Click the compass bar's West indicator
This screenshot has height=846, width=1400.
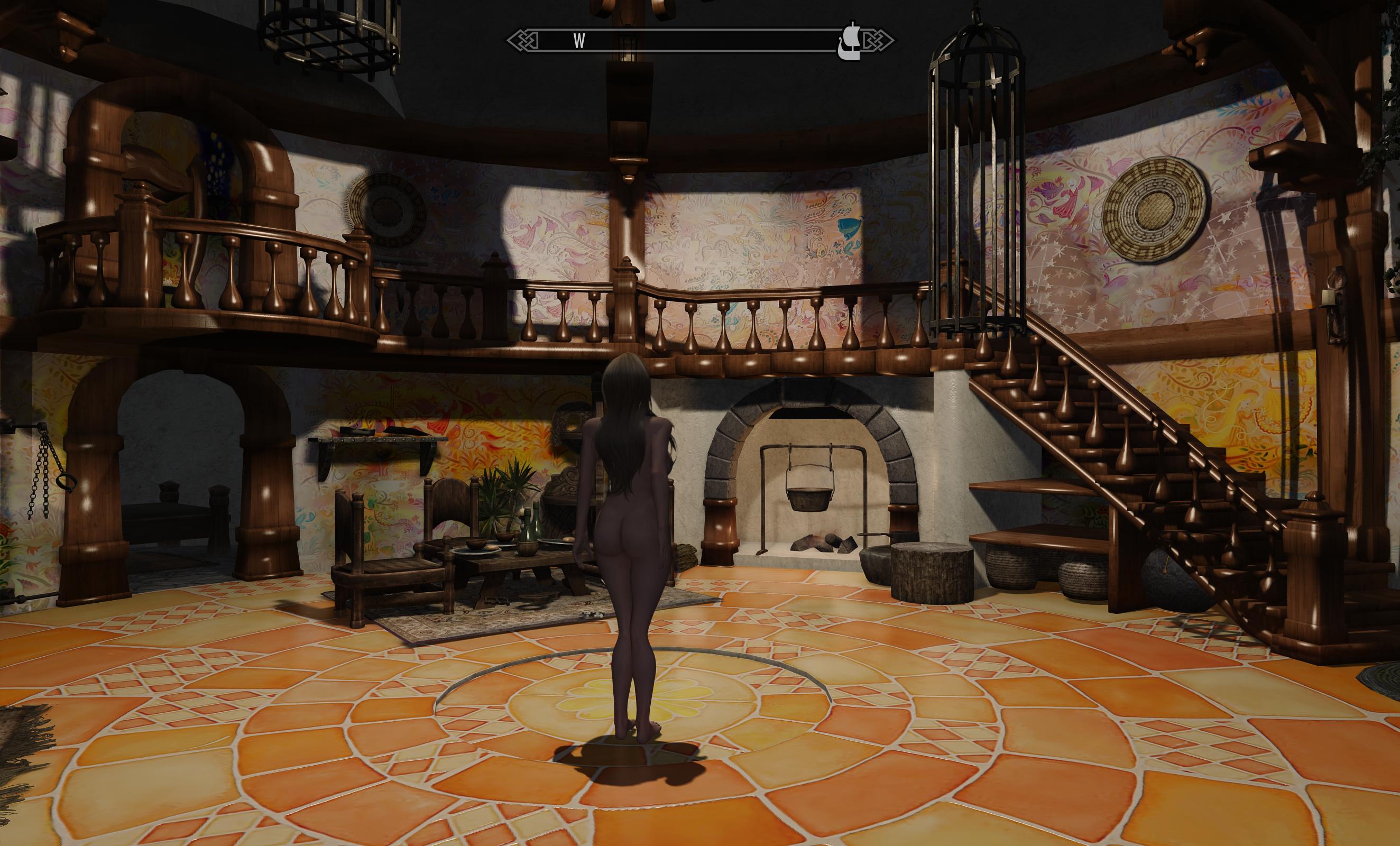(x=579, y=41)
